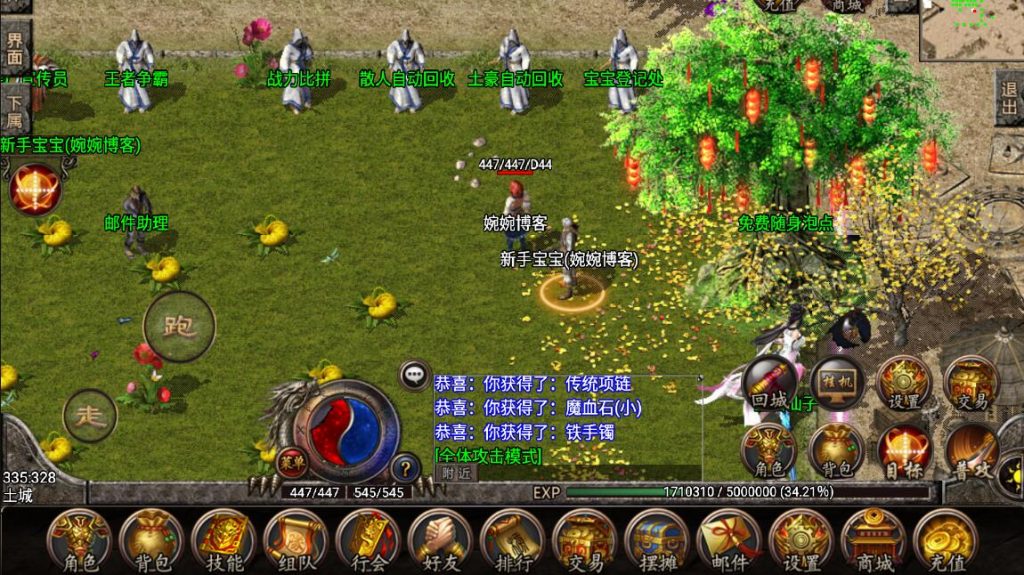Open the chat speech-bubble button
The height and width of the screenshot is (575, 1024).
point(414,376)
